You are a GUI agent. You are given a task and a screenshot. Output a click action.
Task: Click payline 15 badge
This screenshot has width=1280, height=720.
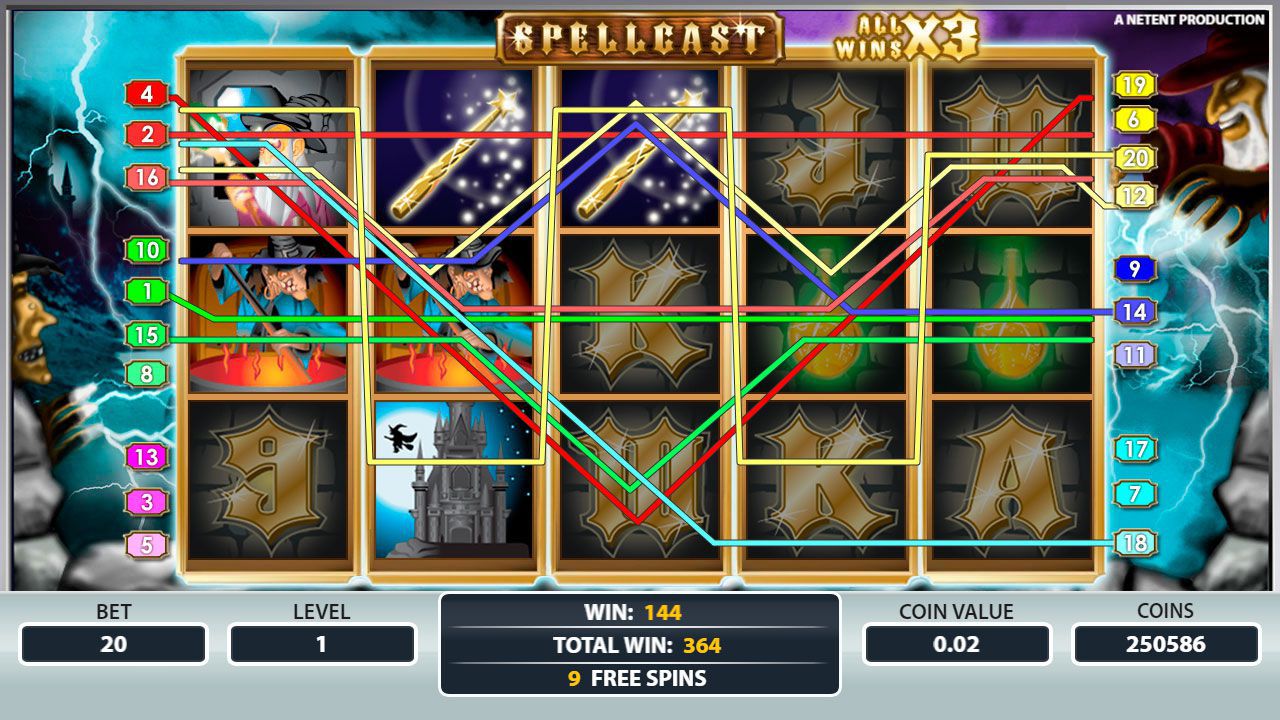click(147, 335)
